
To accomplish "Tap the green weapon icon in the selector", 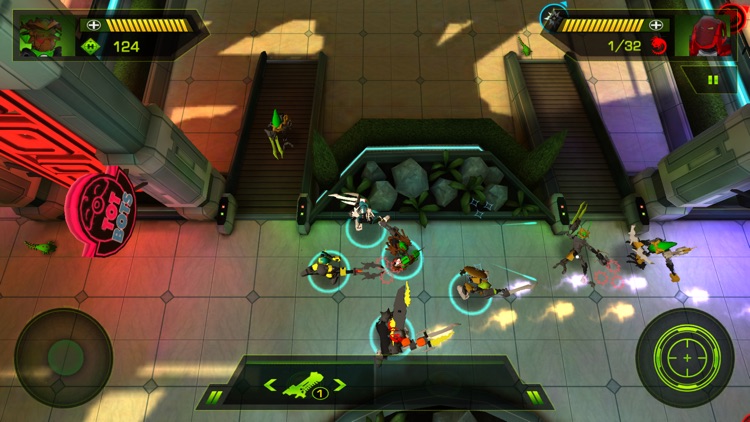I will 304,384.
